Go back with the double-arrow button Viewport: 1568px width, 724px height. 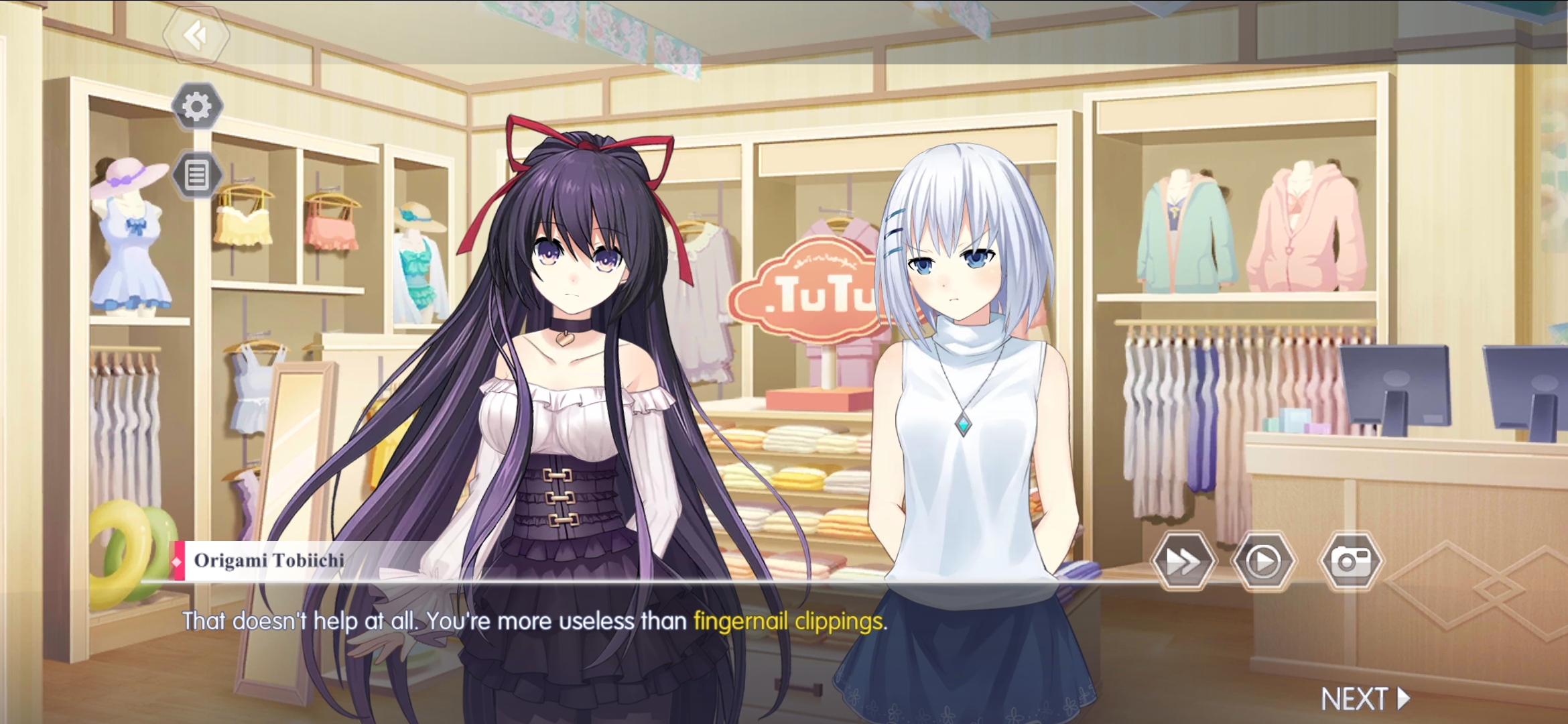coord(196,35)
